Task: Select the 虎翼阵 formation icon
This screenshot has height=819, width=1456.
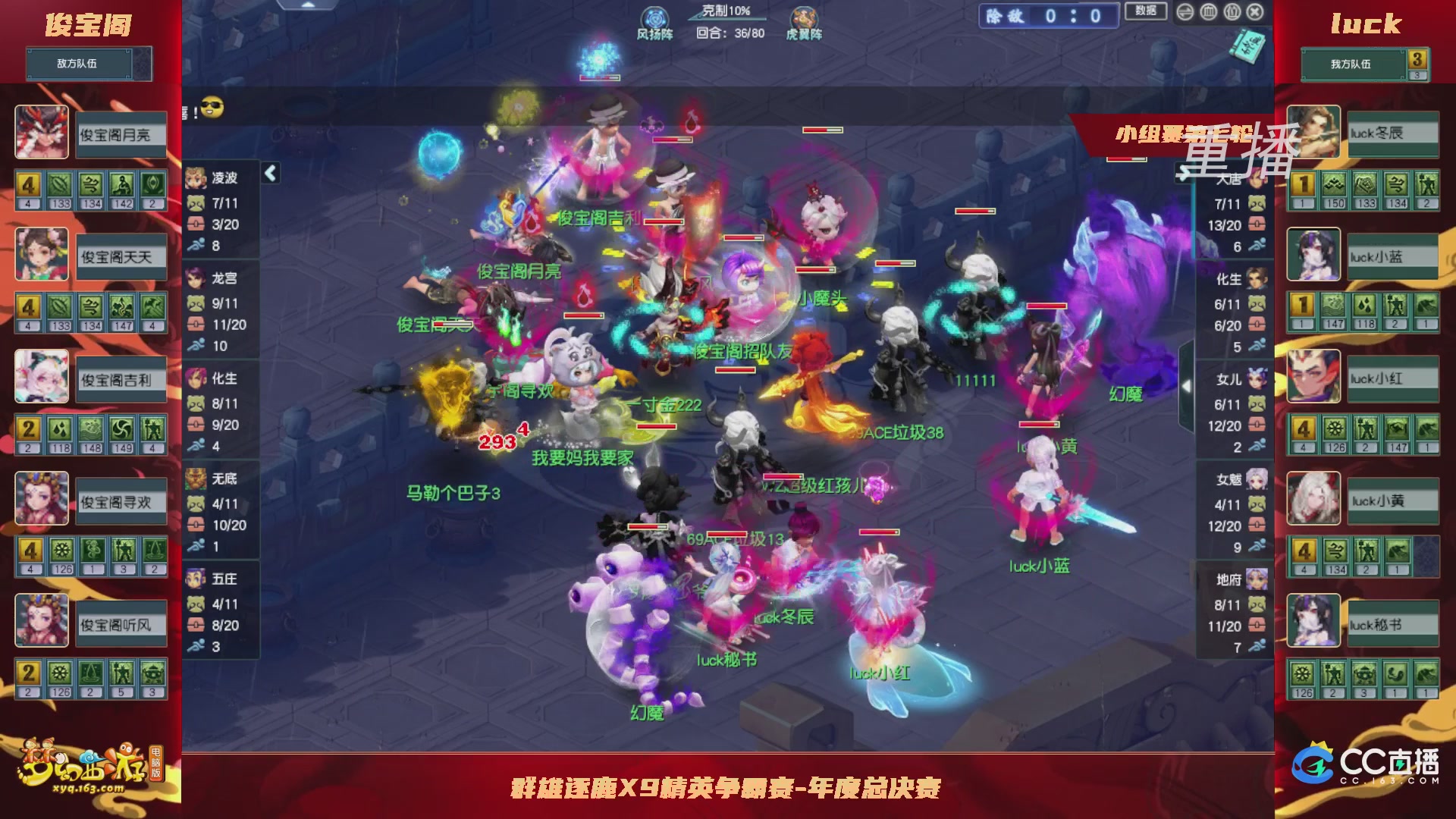Action: 803,17
